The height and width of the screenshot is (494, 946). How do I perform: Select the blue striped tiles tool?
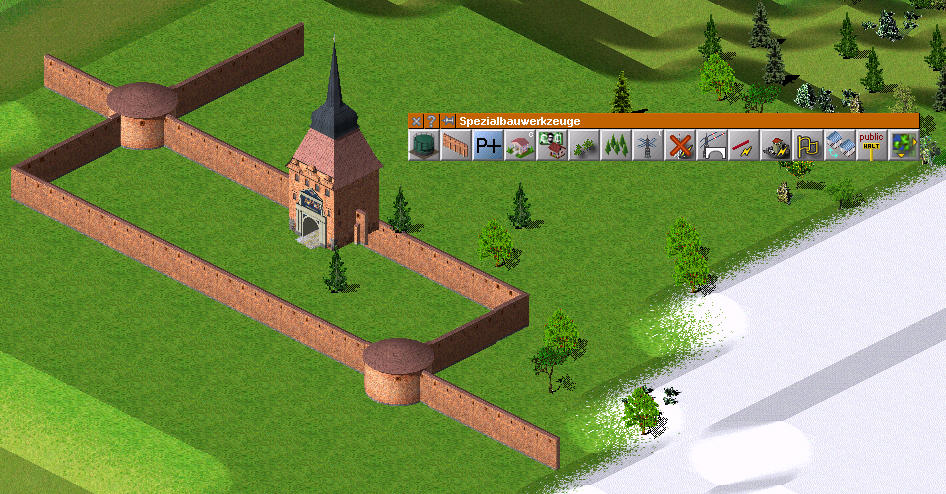pos(839,146)
